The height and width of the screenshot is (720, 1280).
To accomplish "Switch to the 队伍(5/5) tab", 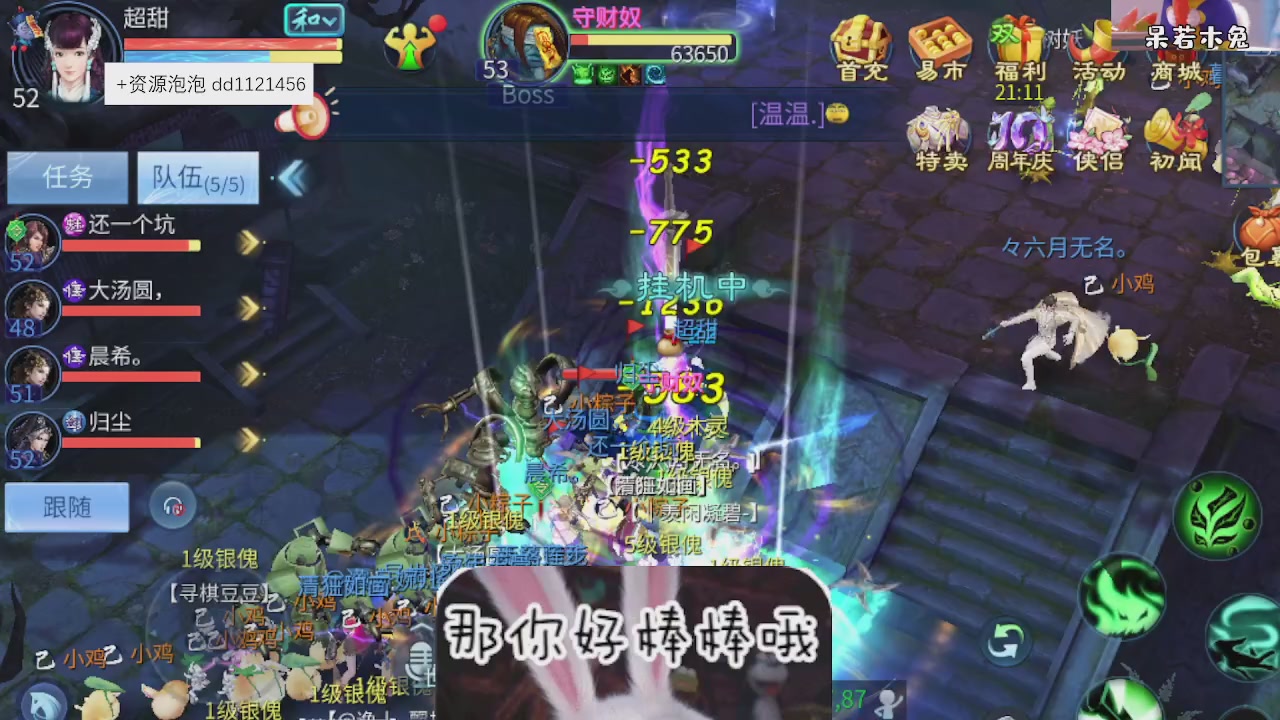I will 197,176.
